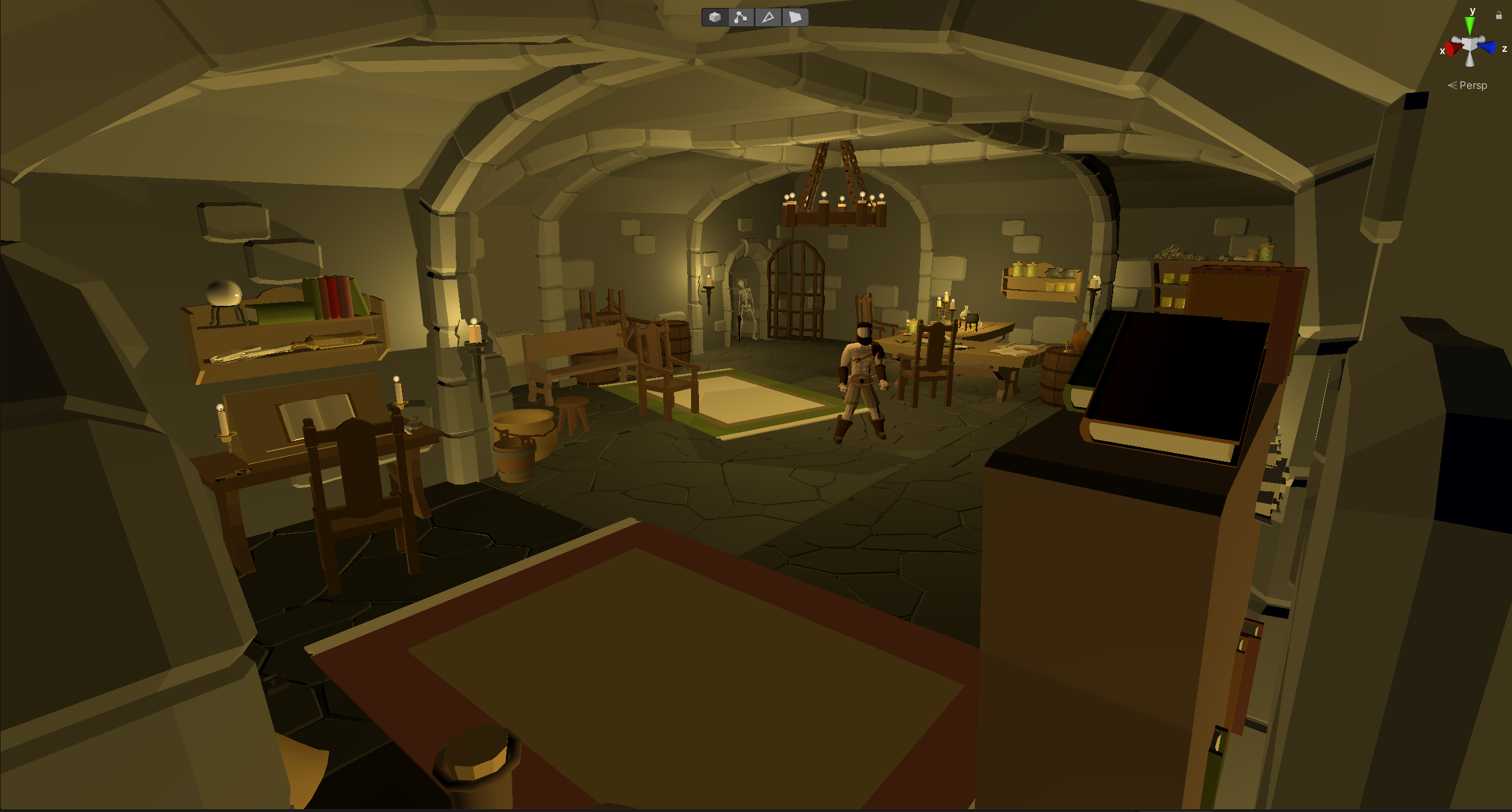Toggle perspective view by clicking Persp
1512x812 pixels.
1474,85
